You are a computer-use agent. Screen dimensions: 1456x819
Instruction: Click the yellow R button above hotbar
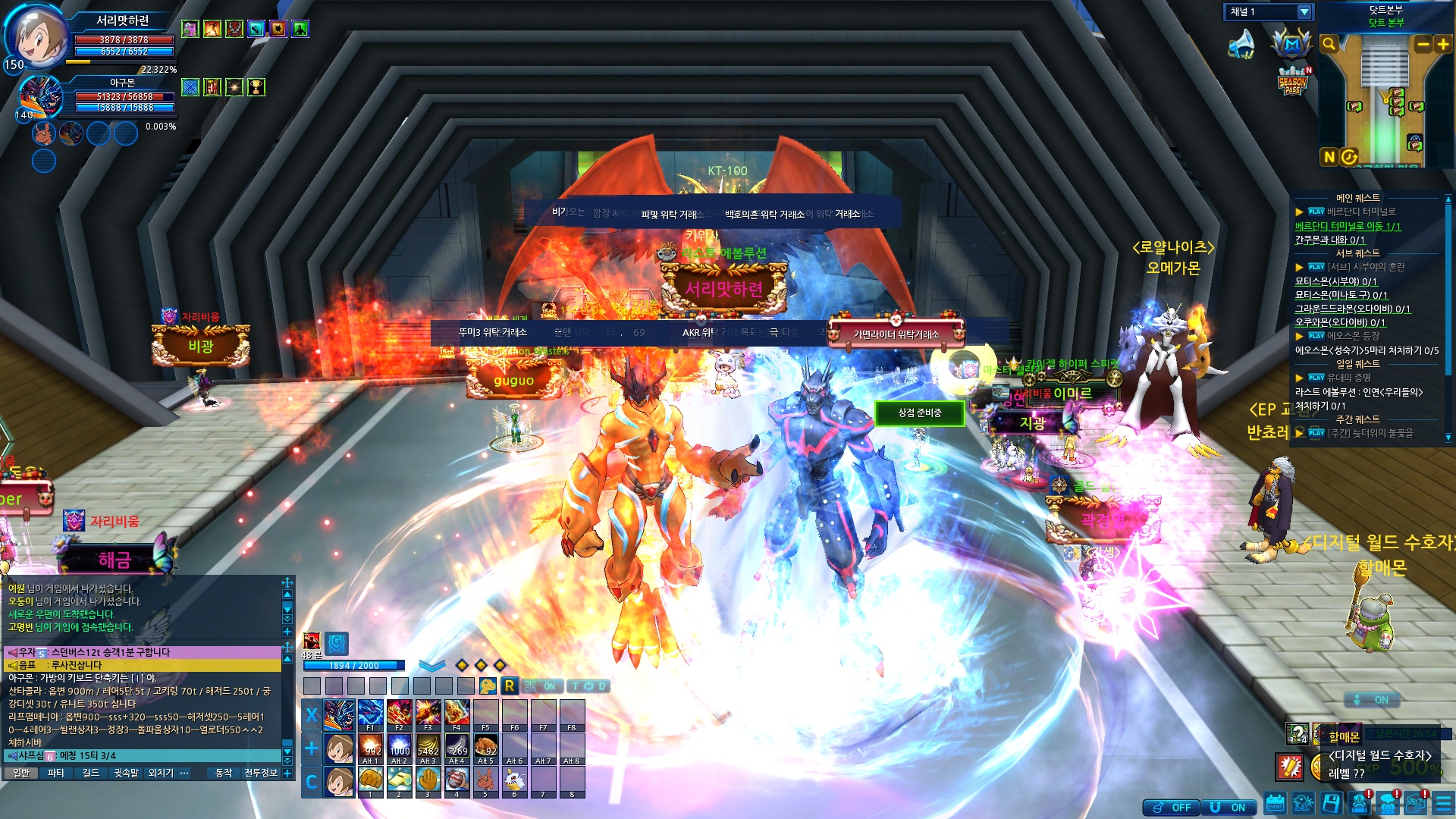click(x=510, y=686)
